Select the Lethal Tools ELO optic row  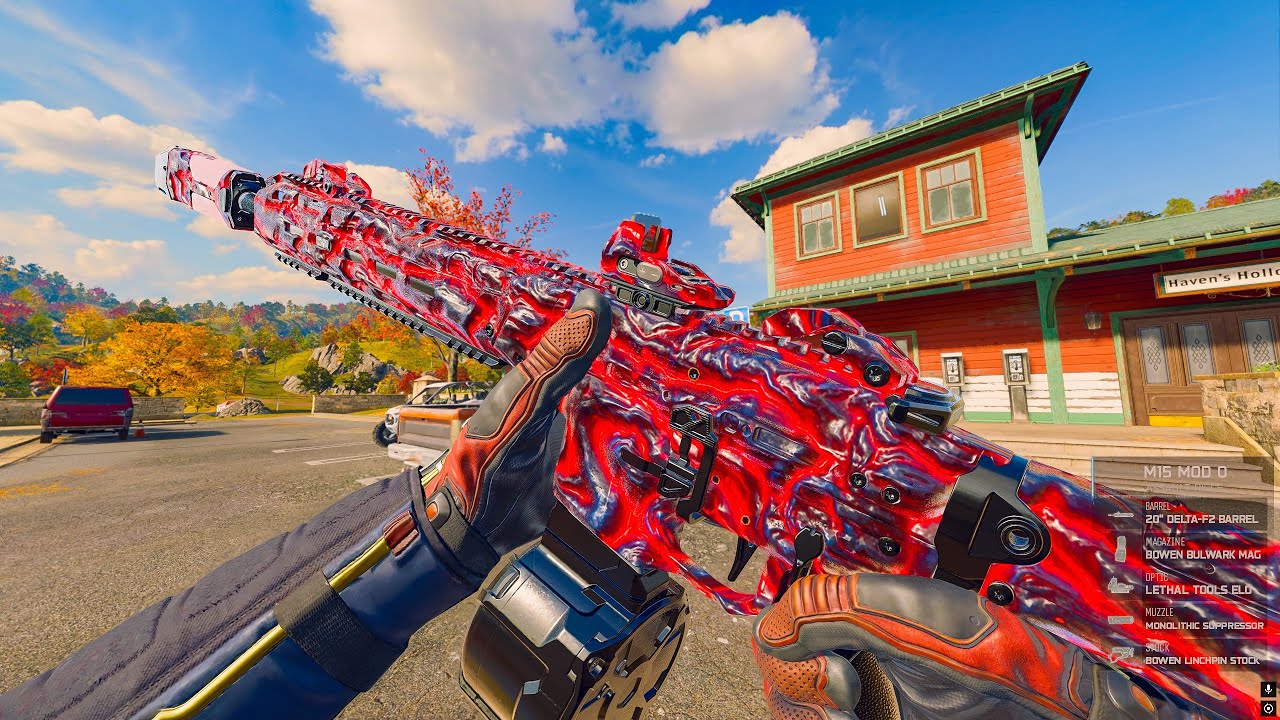1196,589
